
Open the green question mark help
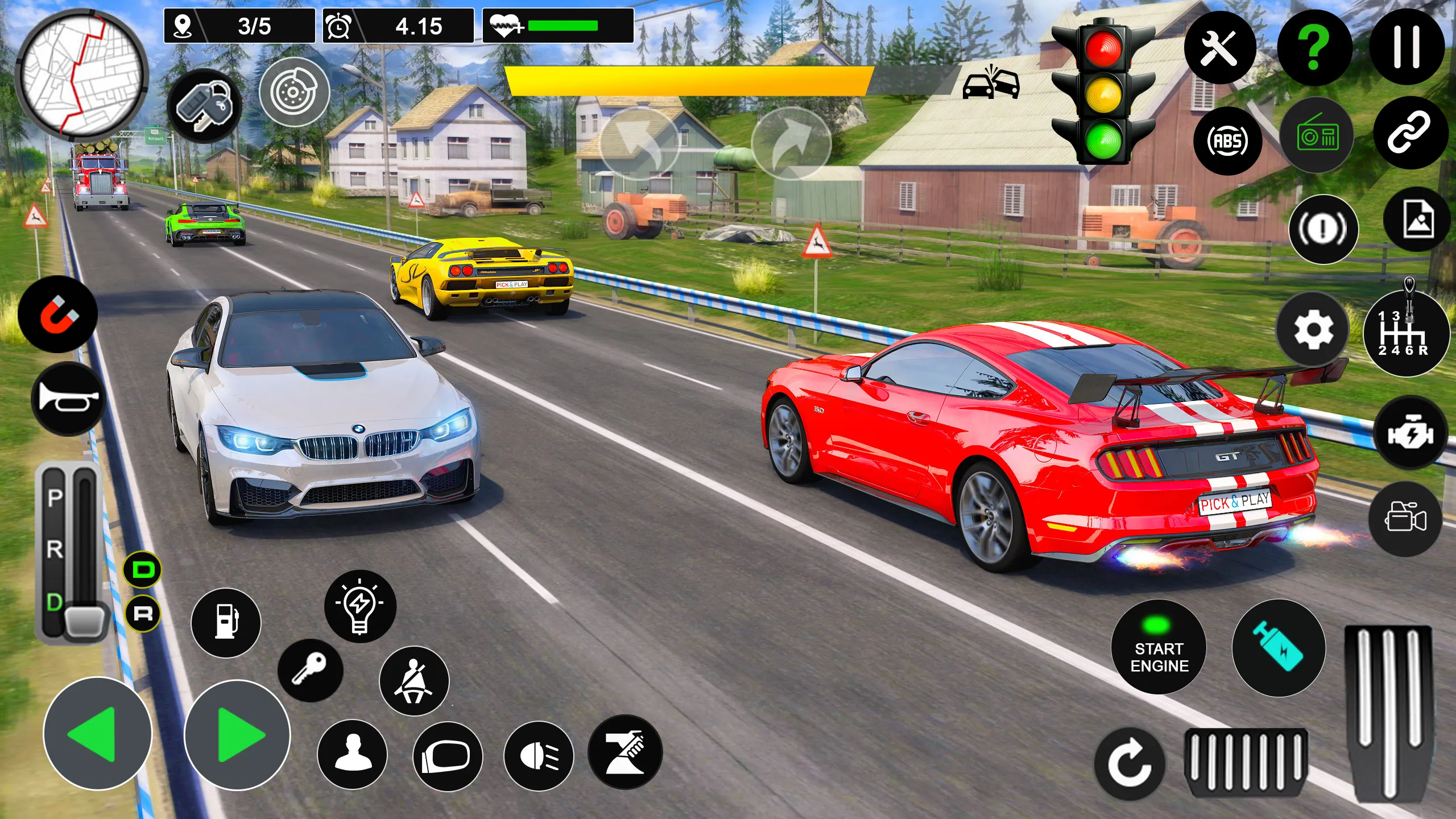pos(1314,47)
